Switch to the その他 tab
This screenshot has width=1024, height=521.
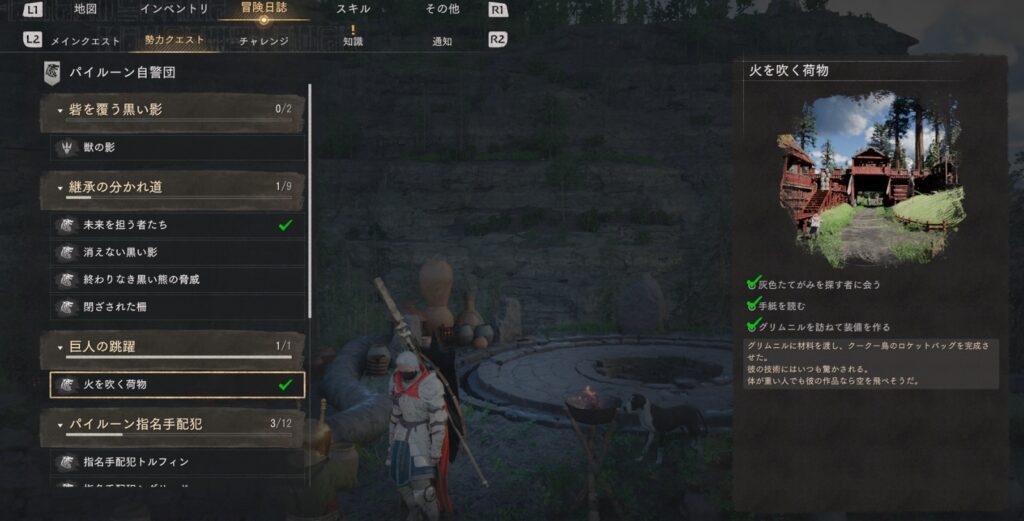point(442,9)
